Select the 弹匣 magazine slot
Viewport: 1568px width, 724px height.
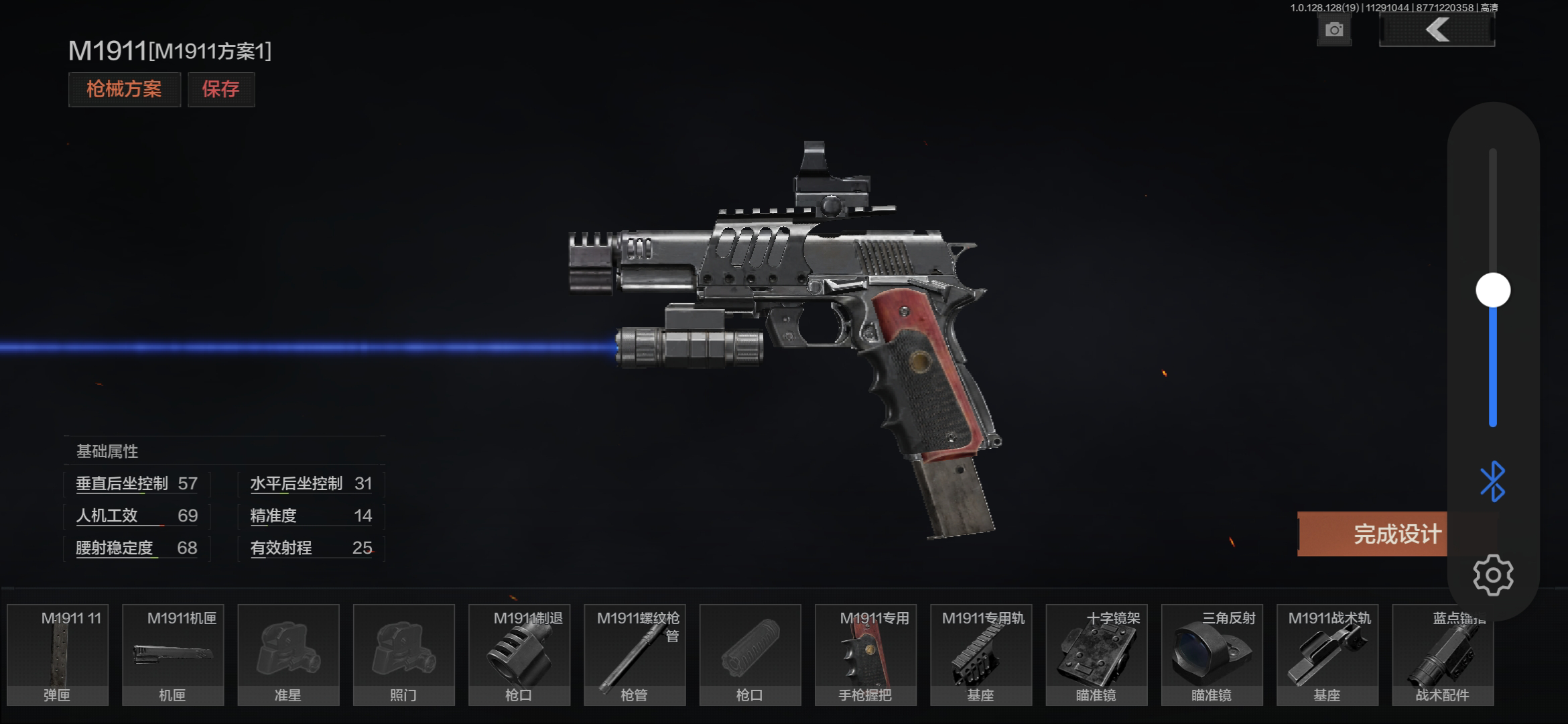coord(58,655)
